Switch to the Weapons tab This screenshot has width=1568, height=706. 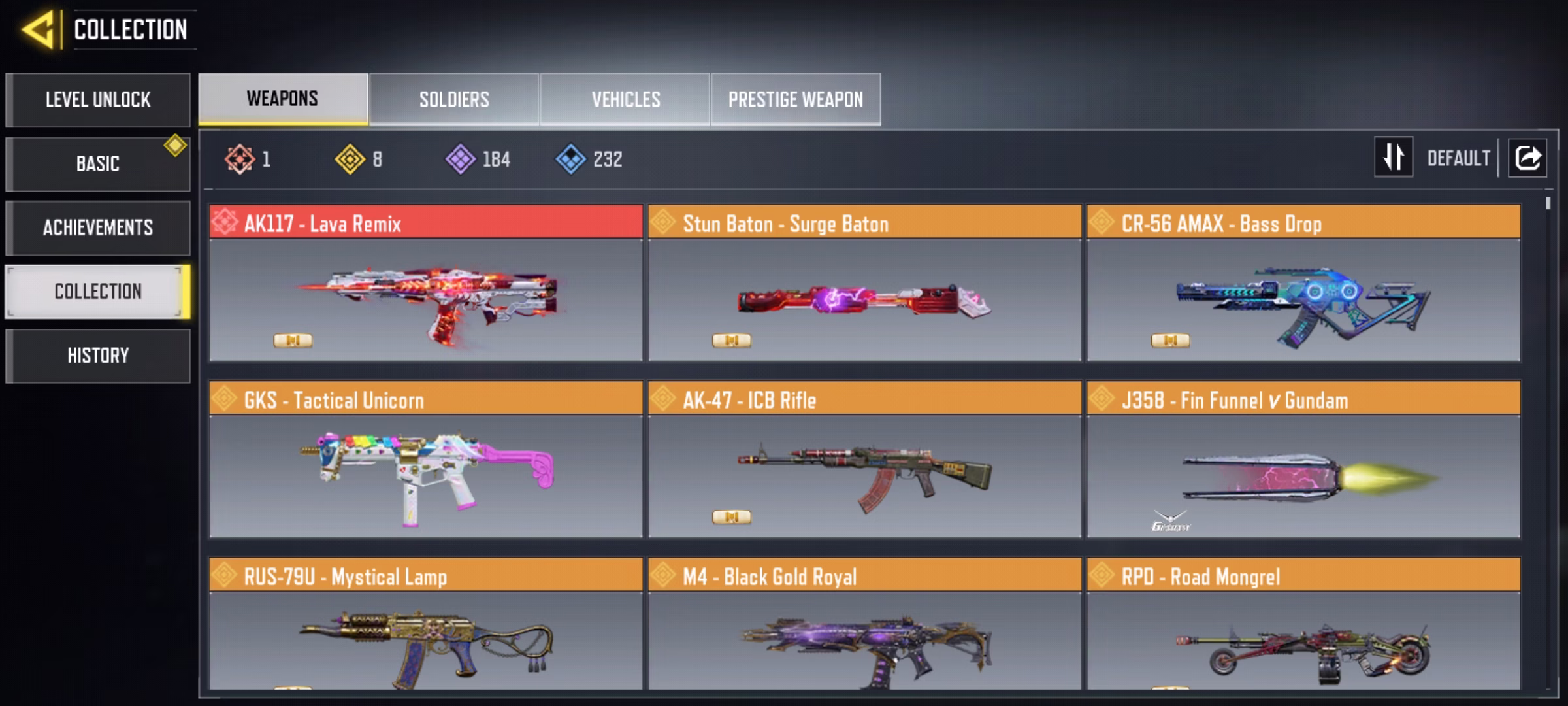tap(283, 99)
